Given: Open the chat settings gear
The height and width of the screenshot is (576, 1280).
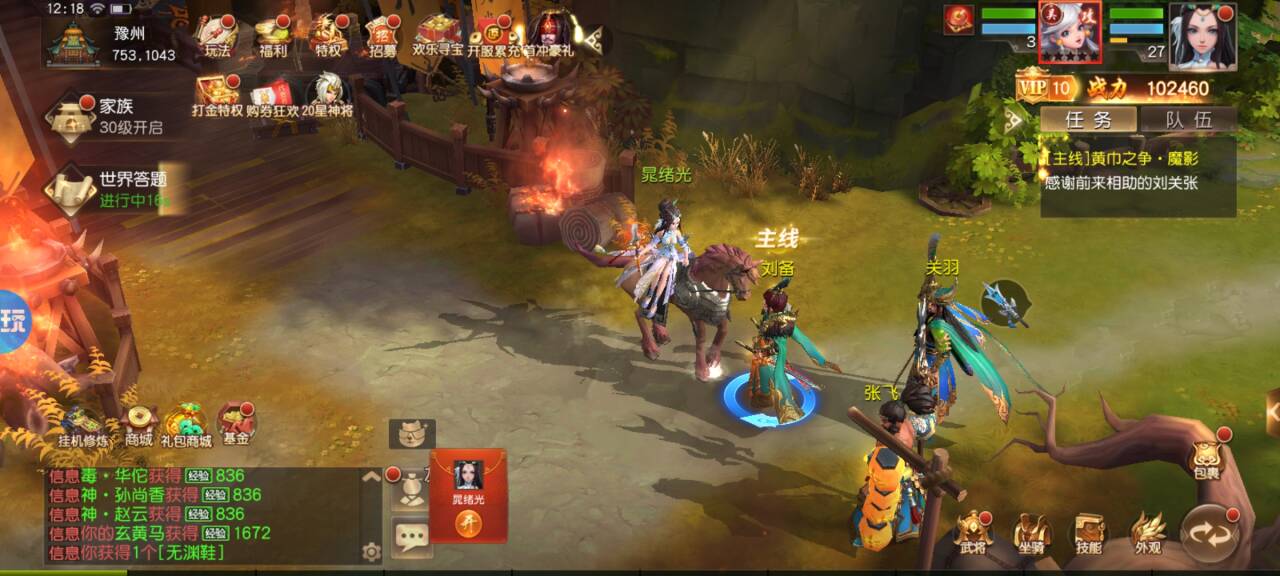Looking at the screenshot, I should 371,551.
